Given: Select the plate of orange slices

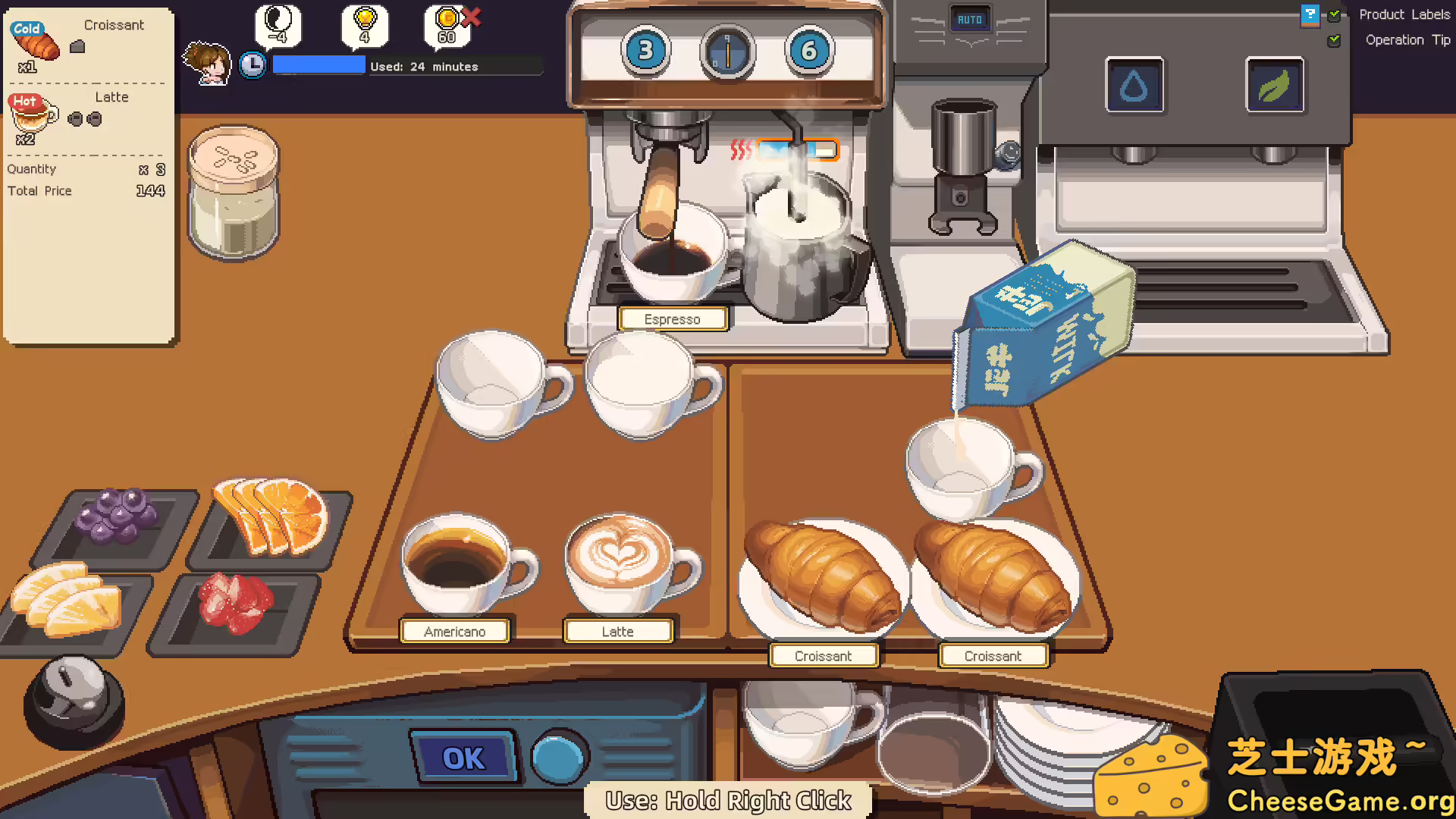Looking at the screenshot, I should point(269,516).
